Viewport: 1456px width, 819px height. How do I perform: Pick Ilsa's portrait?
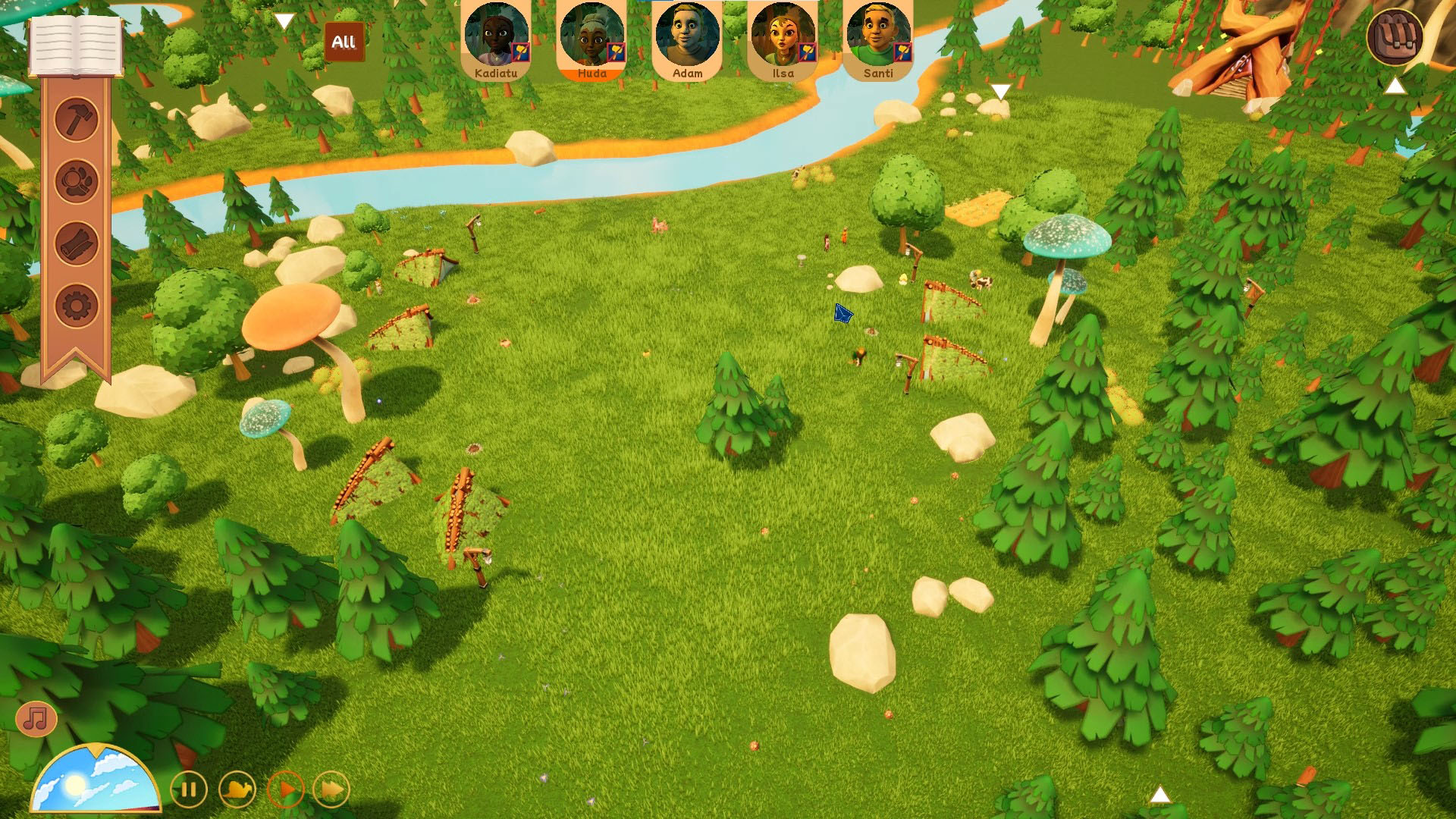[783, 38]
